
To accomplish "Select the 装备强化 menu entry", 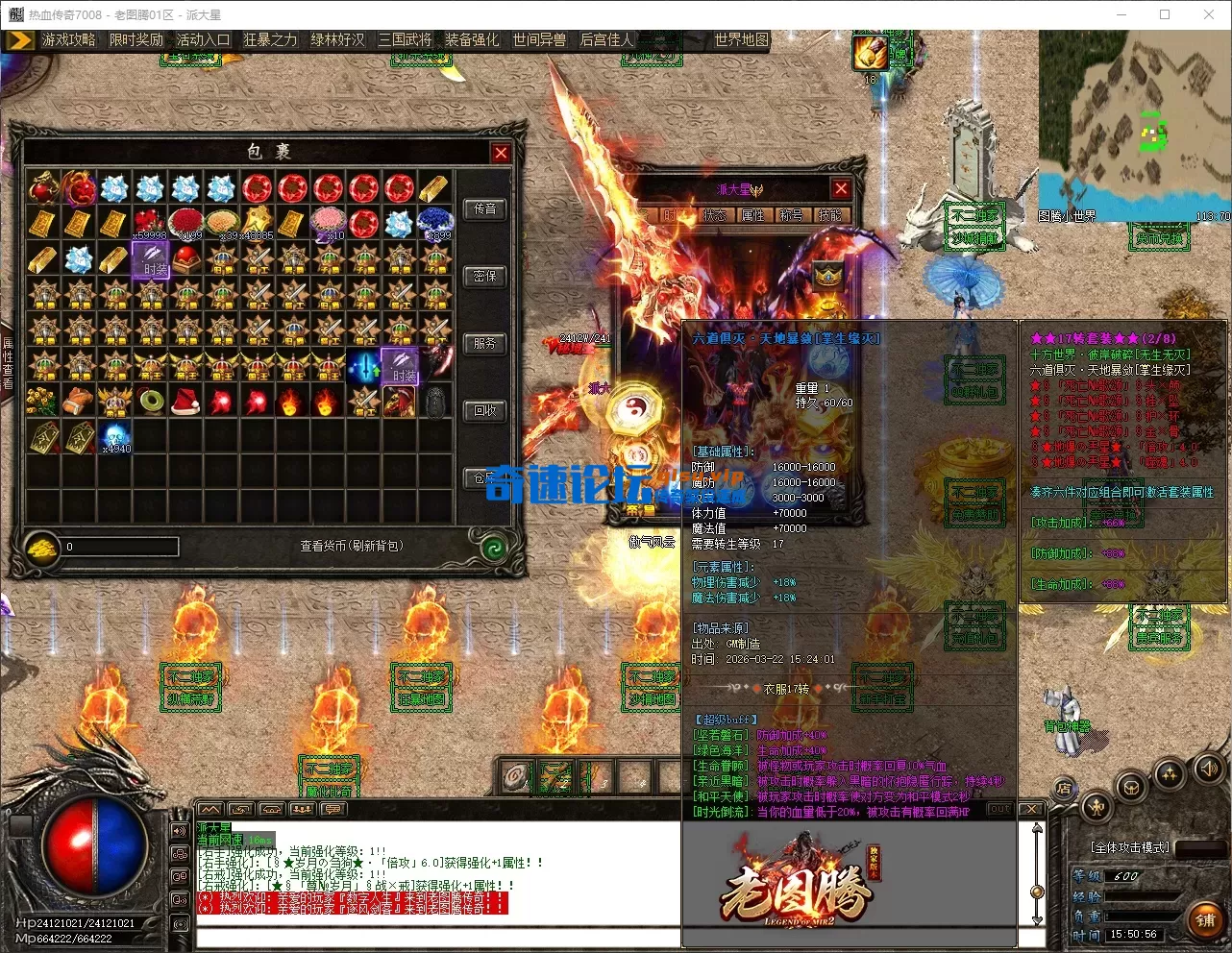I will 472,39.
